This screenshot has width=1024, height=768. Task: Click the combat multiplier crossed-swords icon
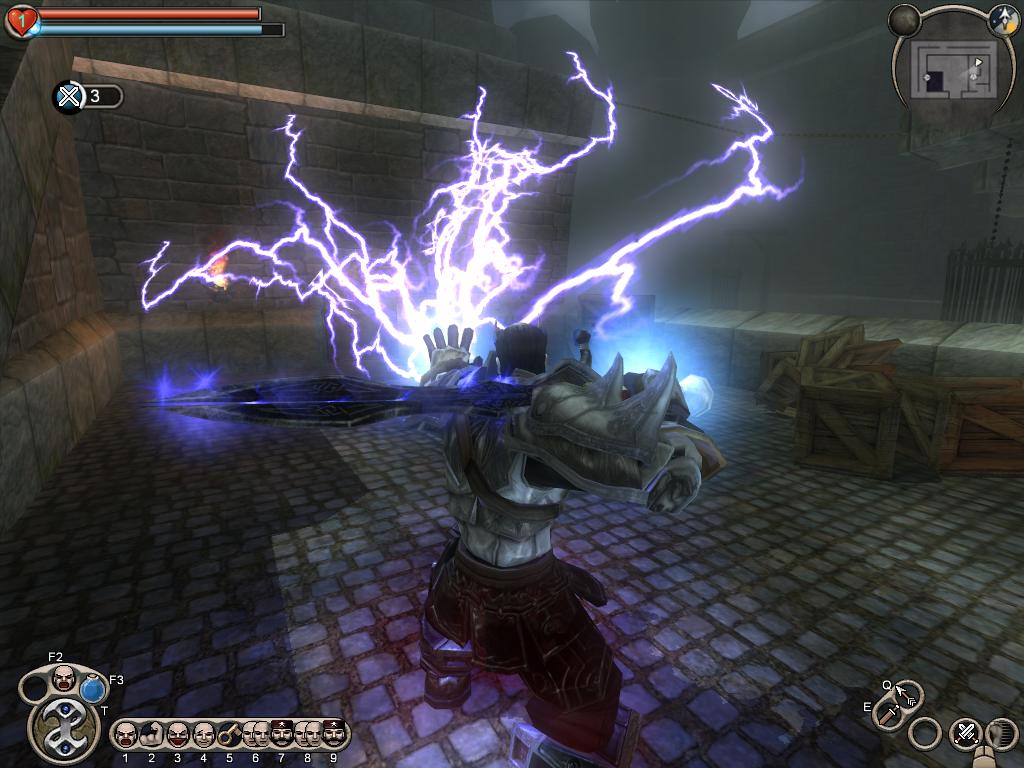click(68, 96)
